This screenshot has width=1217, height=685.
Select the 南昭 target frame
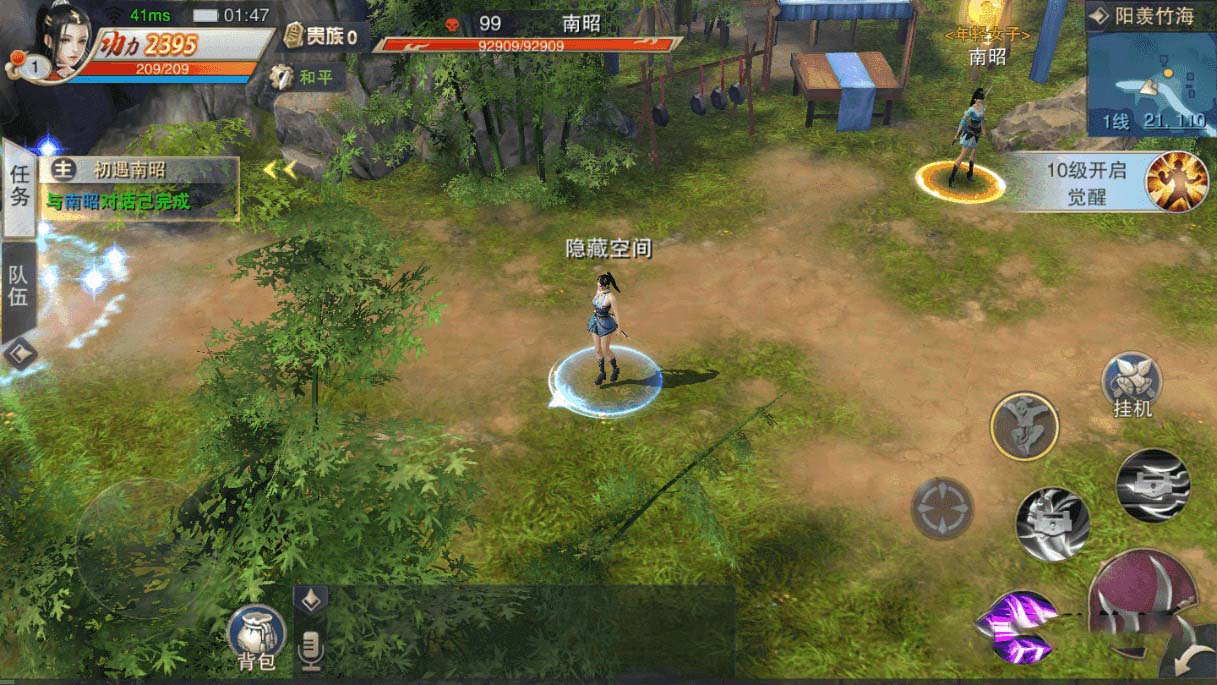click(x=530, y=32)
